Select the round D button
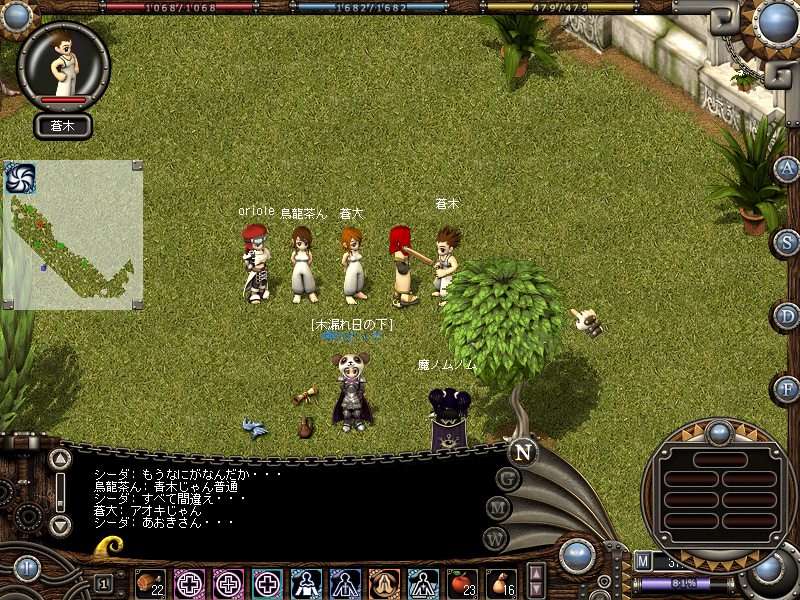This screenshot has width=800, height=600. tap(788, 316)
